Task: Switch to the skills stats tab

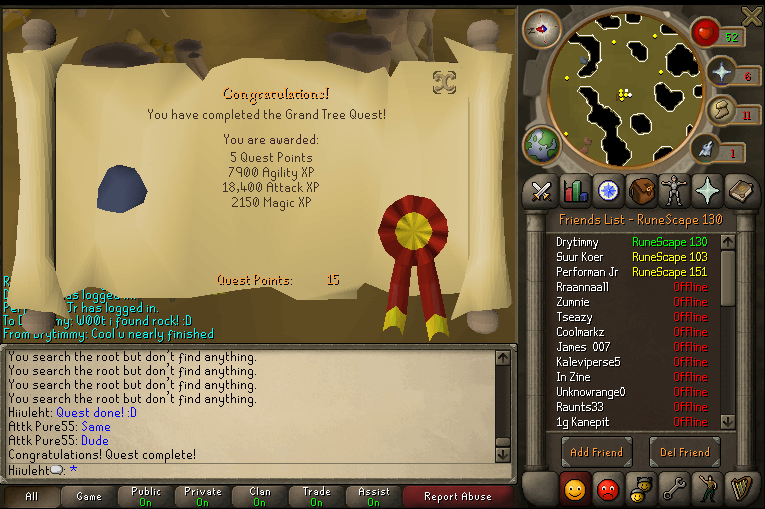Action: pyautogui.click(x=575, y=190)
